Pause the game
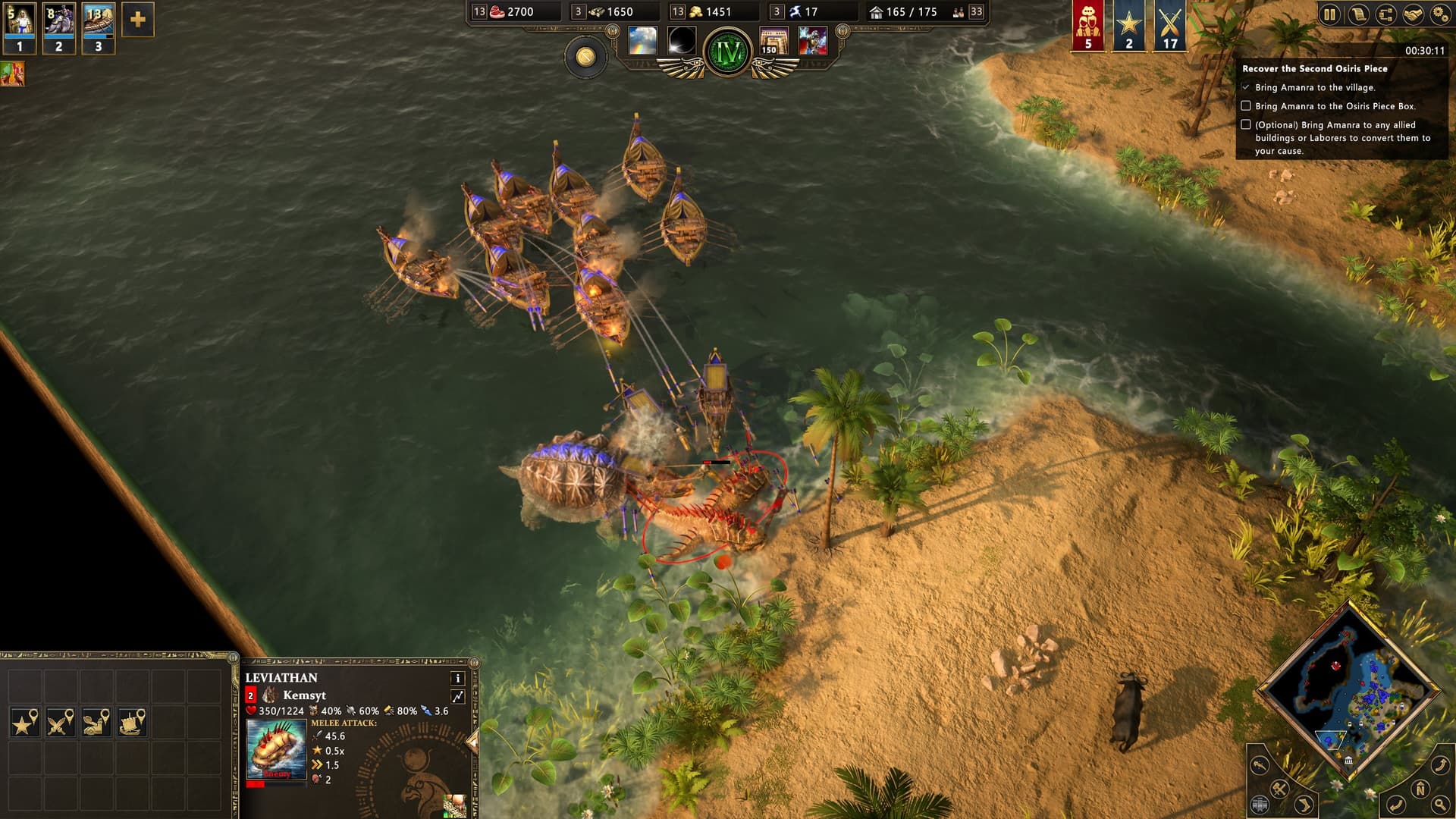 [1329, 14]
